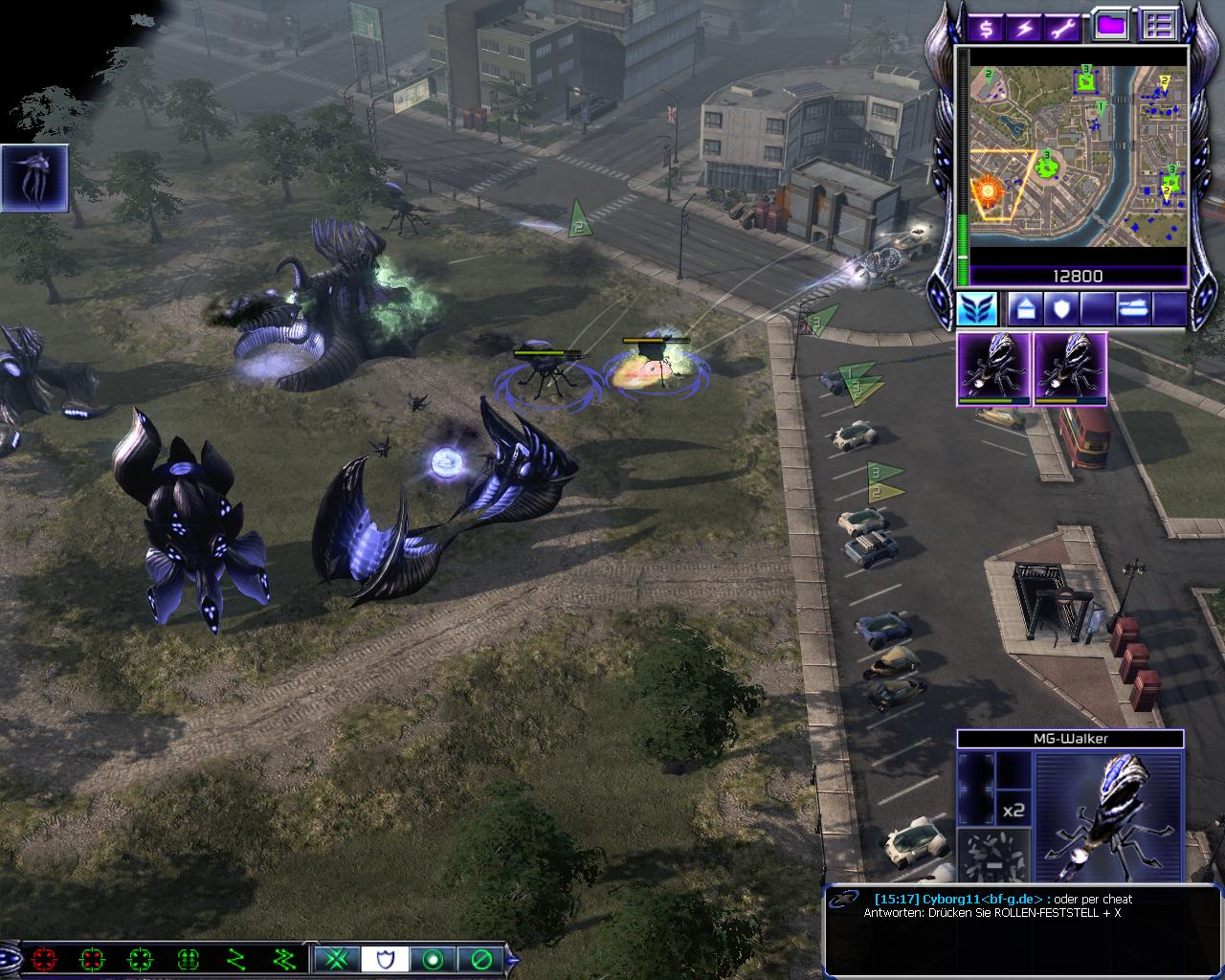Set the hold fire stance
The height and width of the screenshot is (980, 1225).
pyautogui.click(x=480, y=958)
